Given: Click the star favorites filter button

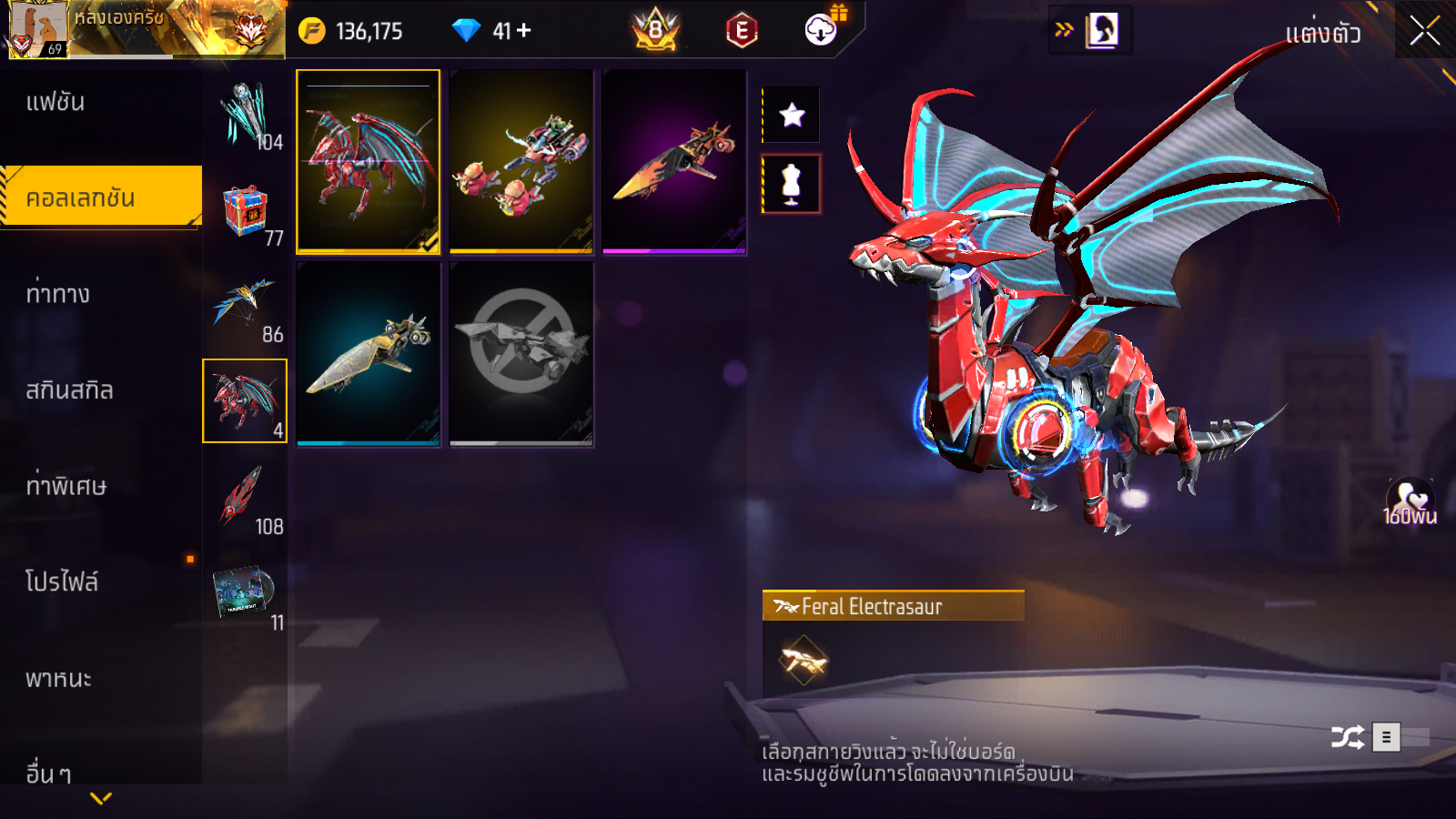Looking at the screenshot, I should (x=792, y=115).
